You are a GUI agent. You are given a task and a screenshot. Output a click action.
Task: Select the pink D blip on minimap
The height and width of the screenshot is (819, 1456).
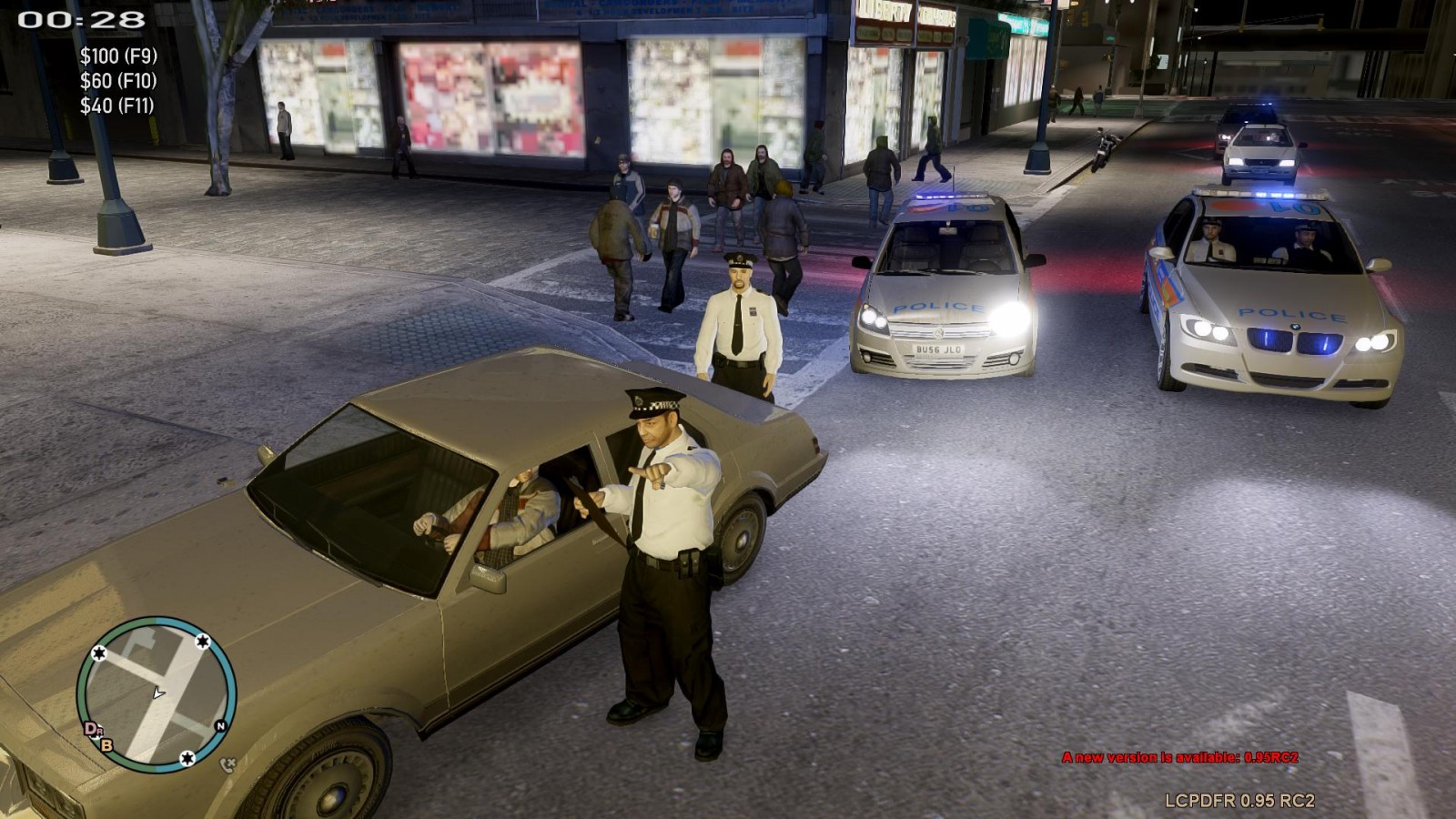coord(91,728)
